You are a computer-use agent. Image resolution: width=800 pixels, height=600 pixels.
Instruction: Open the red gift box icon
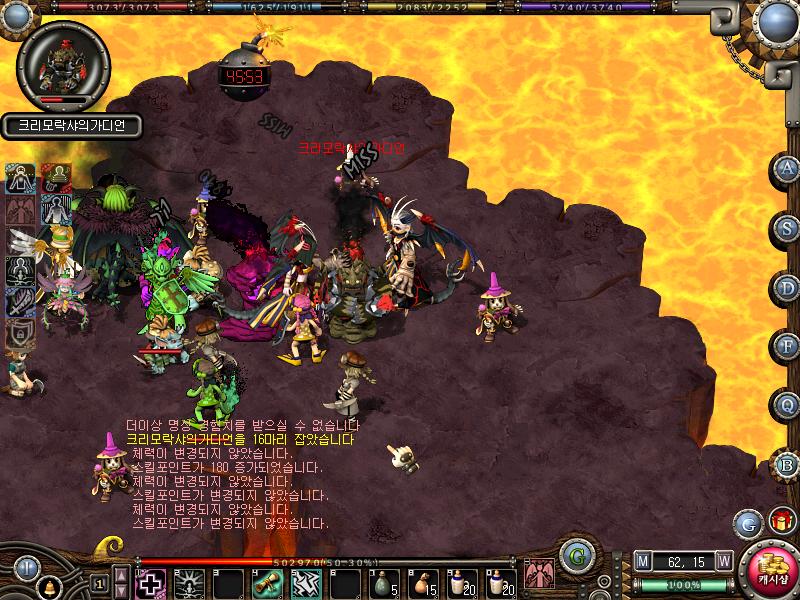click(x=778, y=521)
